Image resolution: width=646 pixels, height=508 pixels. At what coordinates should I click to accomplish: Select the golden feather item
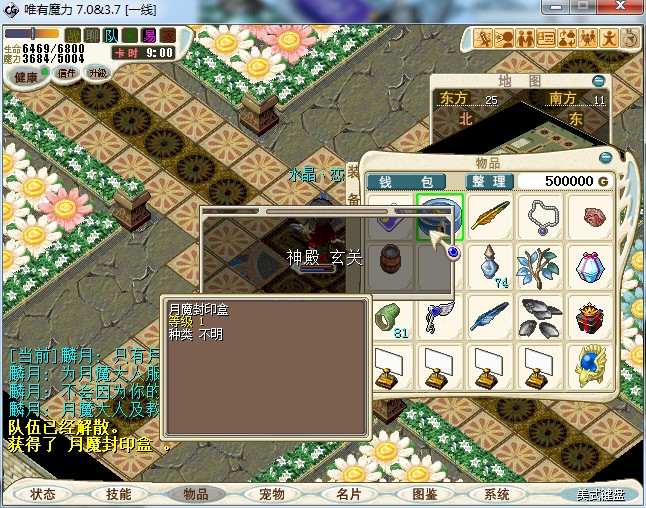click(491, 216)
